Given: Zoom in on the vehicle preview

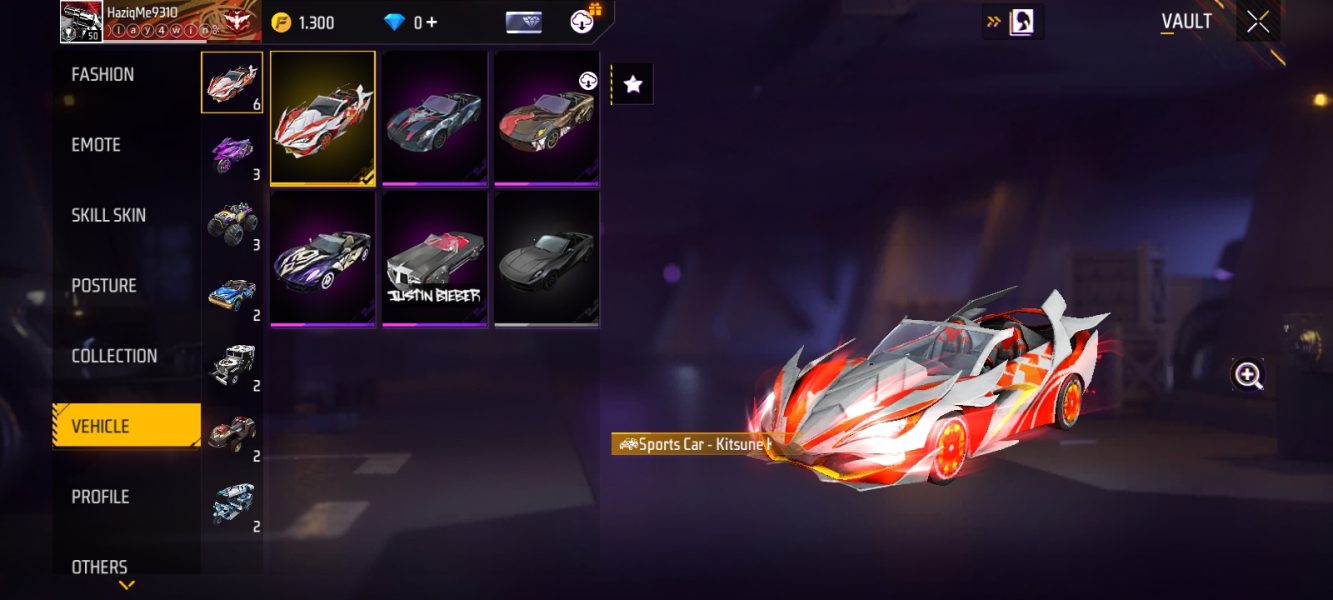Looking at the screenshot, I should (1248, 375).
